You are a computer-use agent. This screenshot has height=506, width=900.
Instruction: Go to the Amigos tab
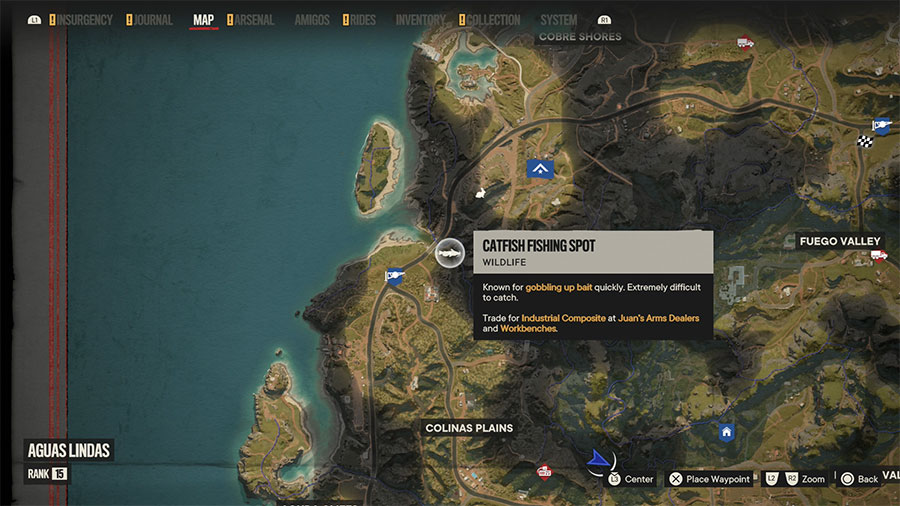(x=311, y=20)
